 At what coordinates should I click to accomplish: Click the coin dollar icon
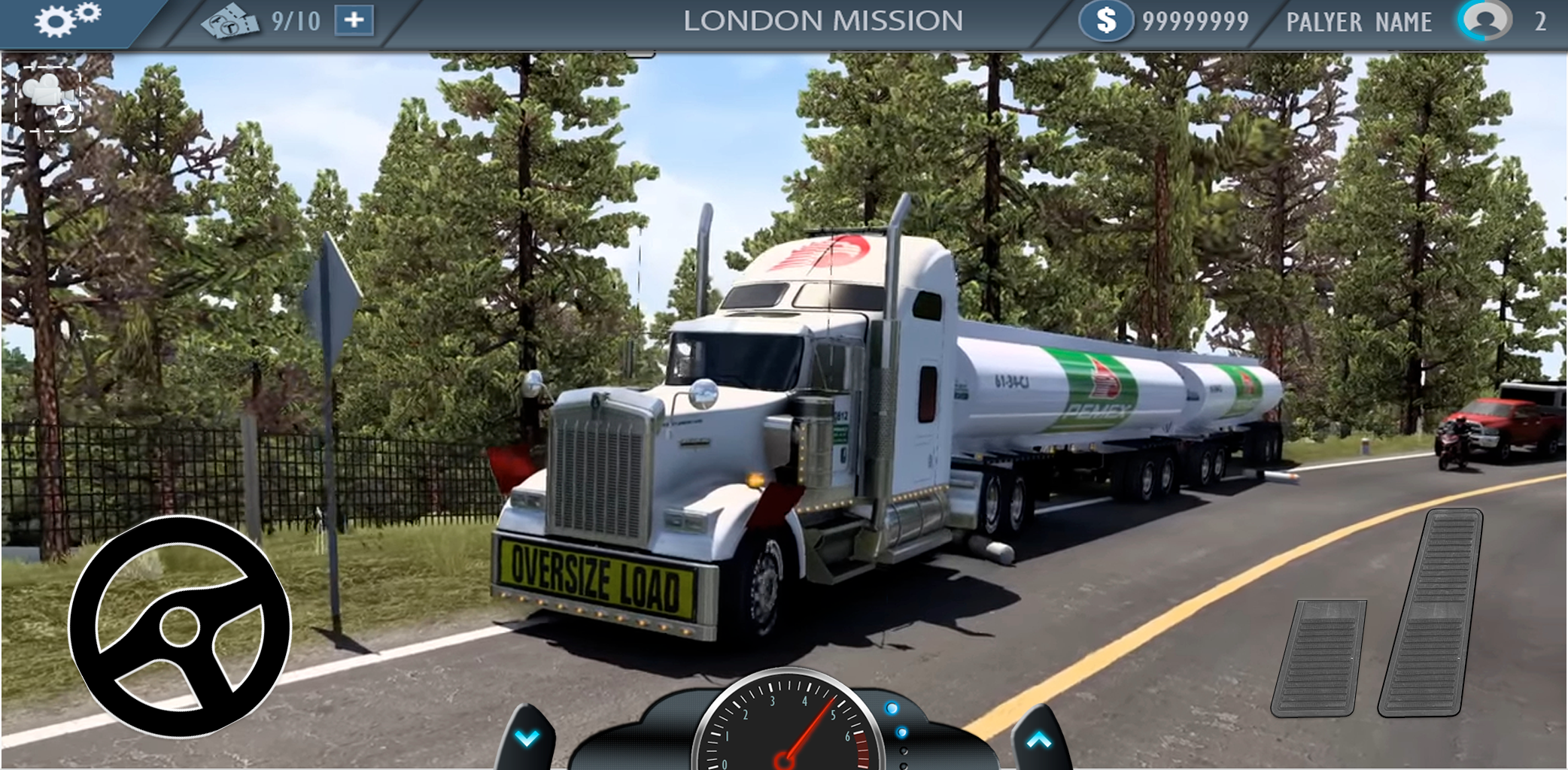click(x=1105, y=20)
